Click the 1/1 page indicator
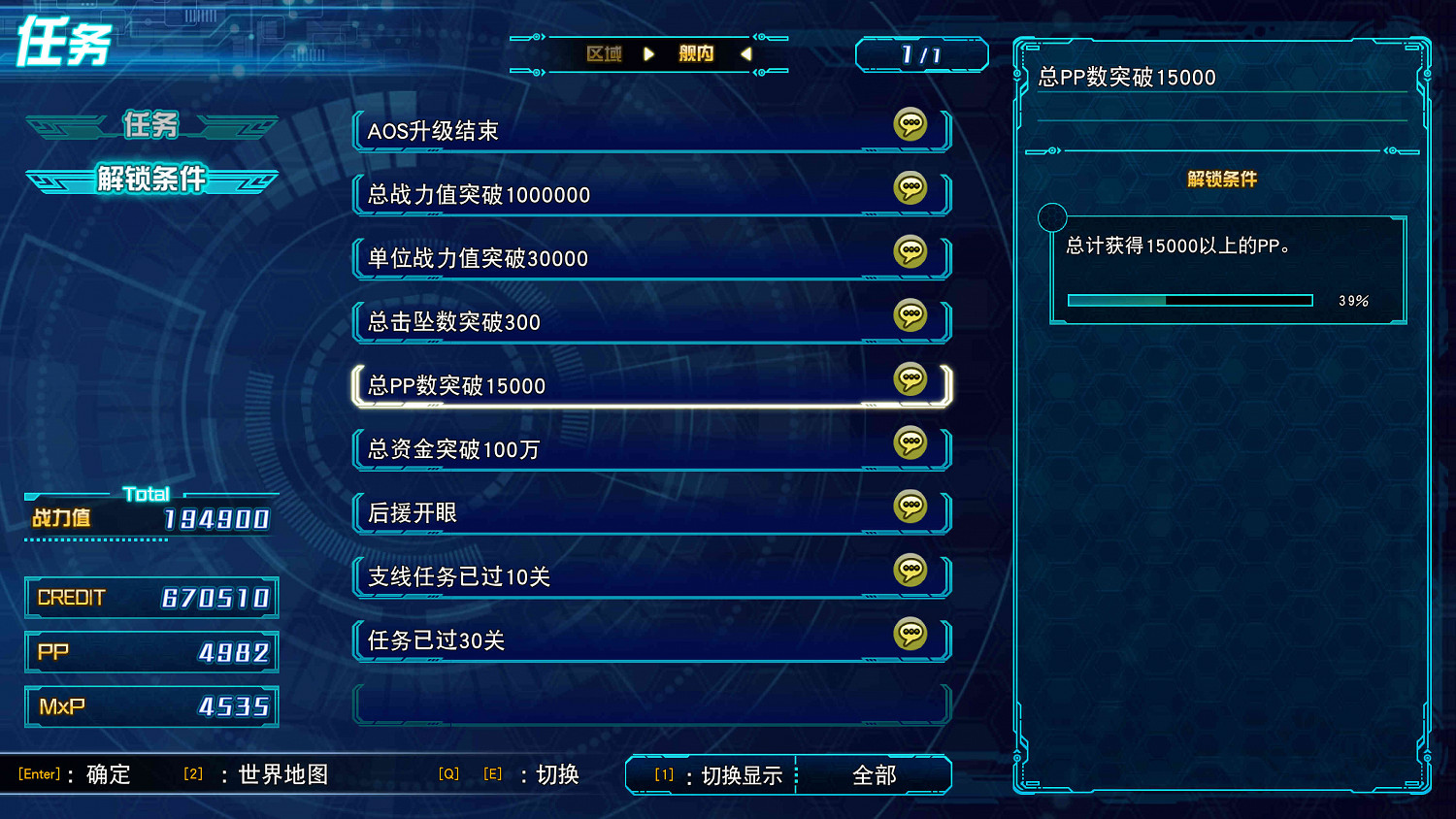 coord(920,54)
